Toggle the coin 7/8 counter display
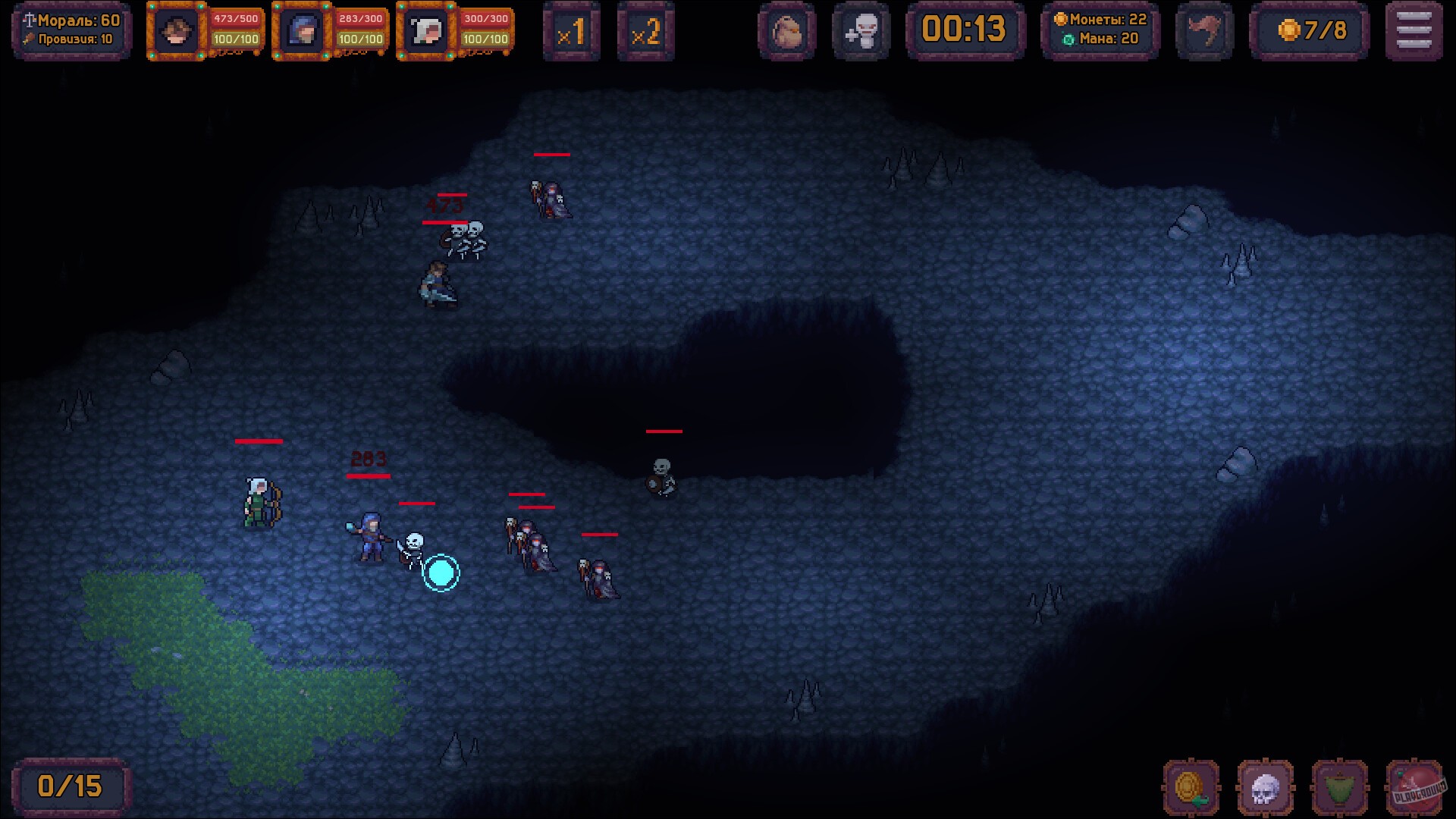1456x819 pixels. coord(1310,31)
